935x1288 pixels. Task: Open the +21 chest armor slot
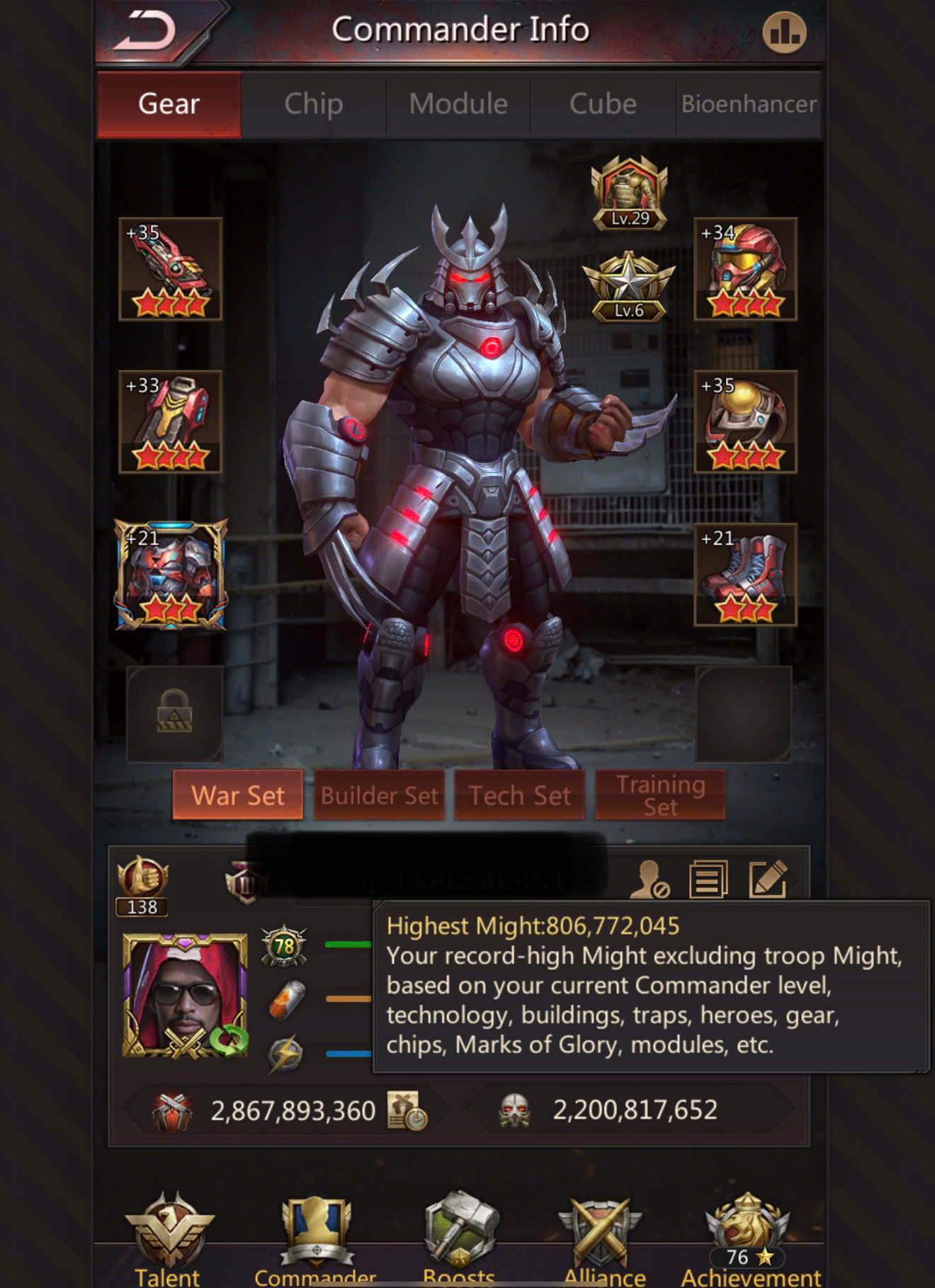coord(171,574)
